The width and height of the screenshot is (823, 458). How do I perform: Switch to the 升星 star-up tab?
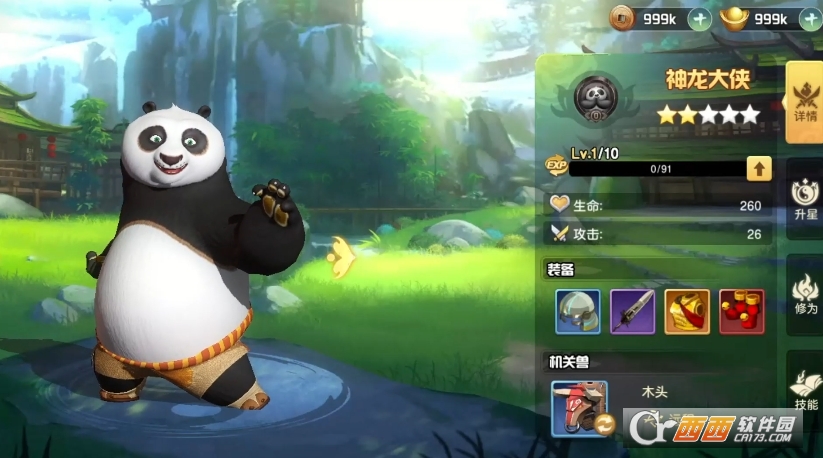804,198
